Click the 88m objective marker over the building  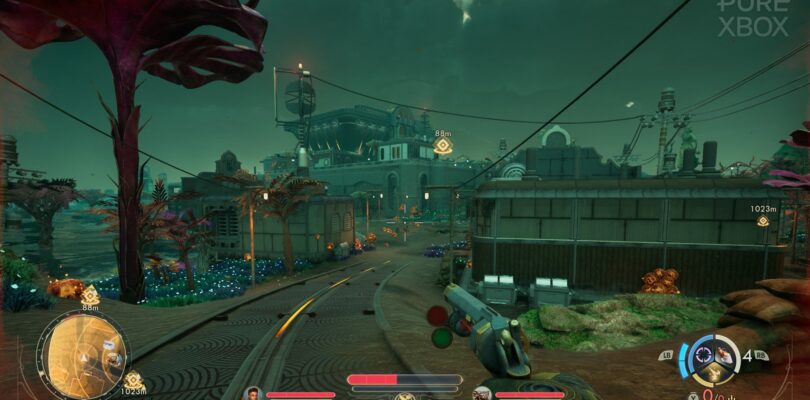click(x=443, y=146)
